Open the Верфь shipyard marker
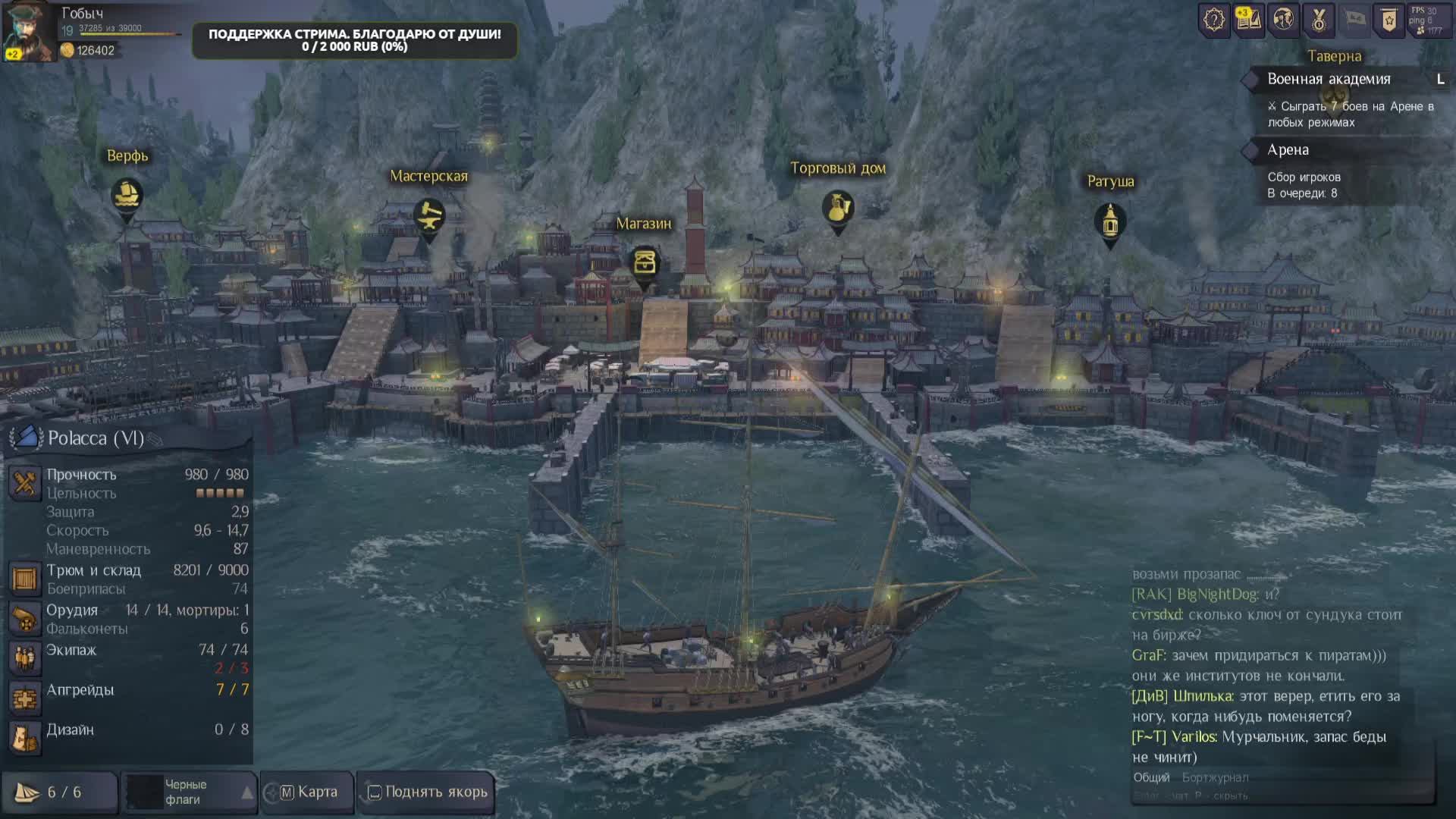 (x=127, y=196)
